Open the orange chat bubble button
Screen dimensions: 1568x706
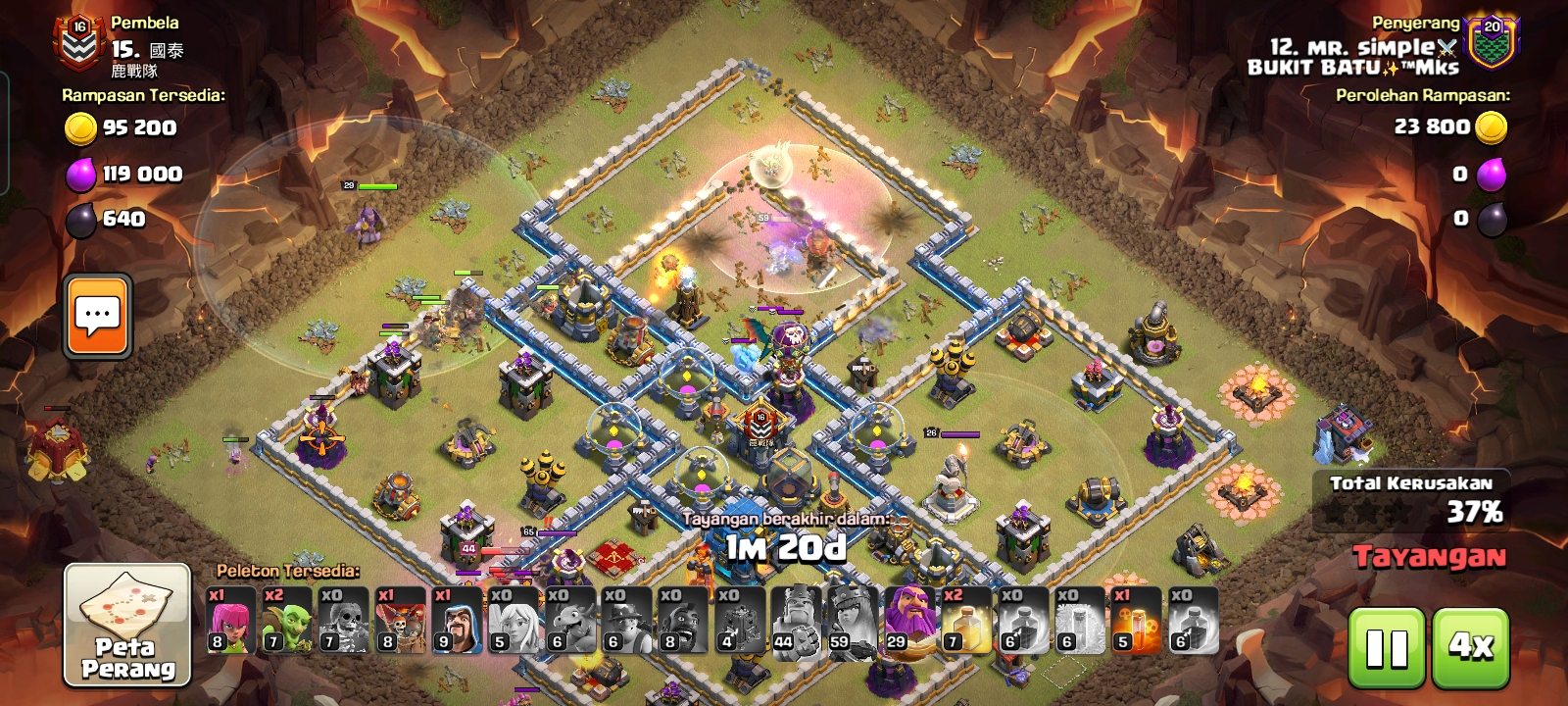[98, 316]
